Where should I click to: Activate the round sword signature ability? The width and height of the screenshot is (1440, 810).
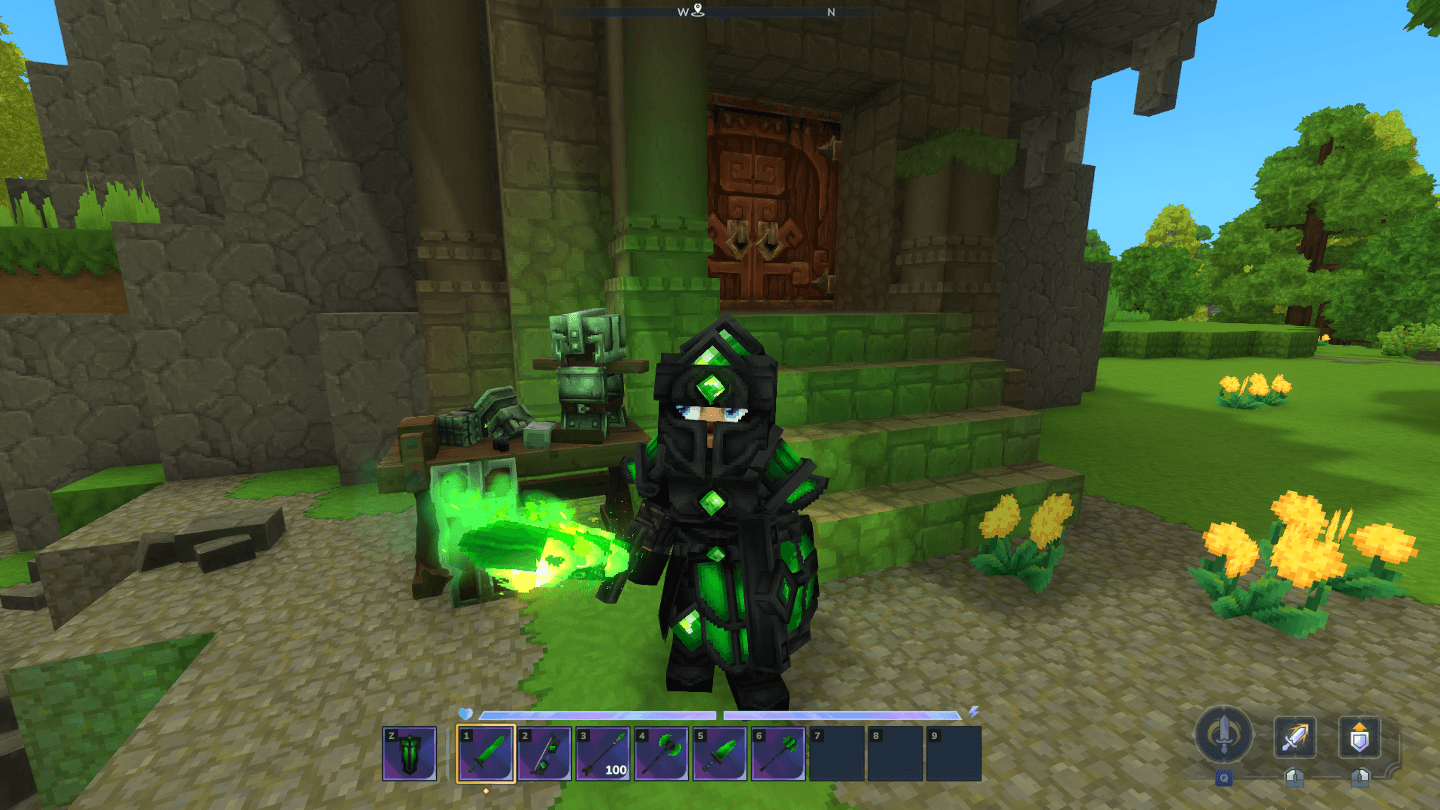1223,735
